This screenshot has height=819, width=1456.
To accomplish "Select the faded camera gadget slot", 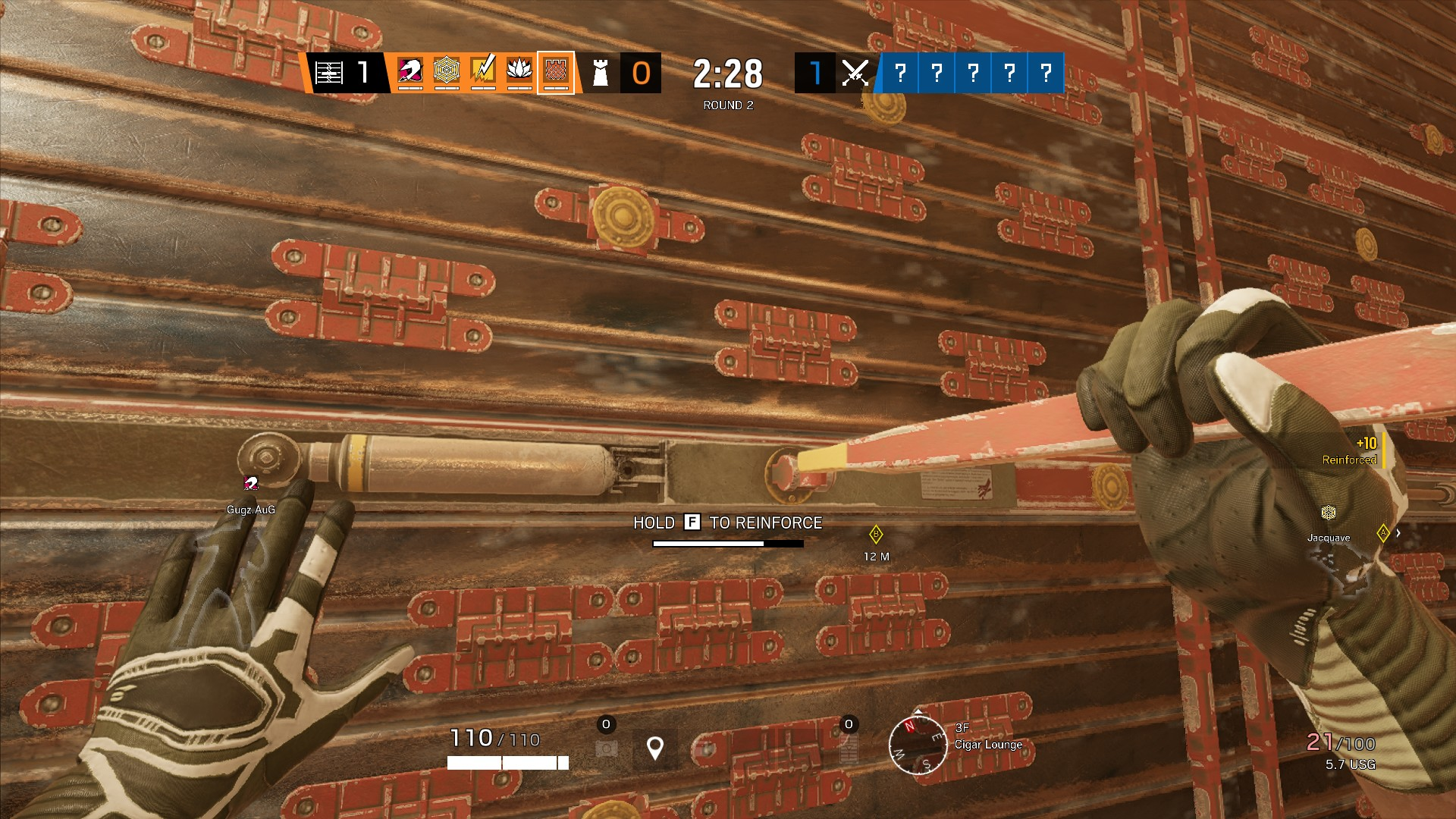I will tap(606, 748).
